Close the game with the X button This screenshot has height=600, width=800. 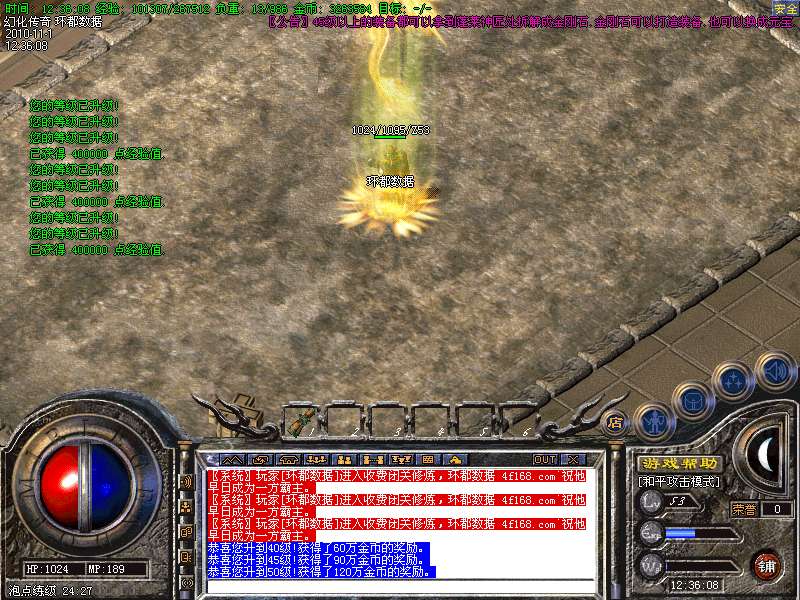click(x=573, y=459)
